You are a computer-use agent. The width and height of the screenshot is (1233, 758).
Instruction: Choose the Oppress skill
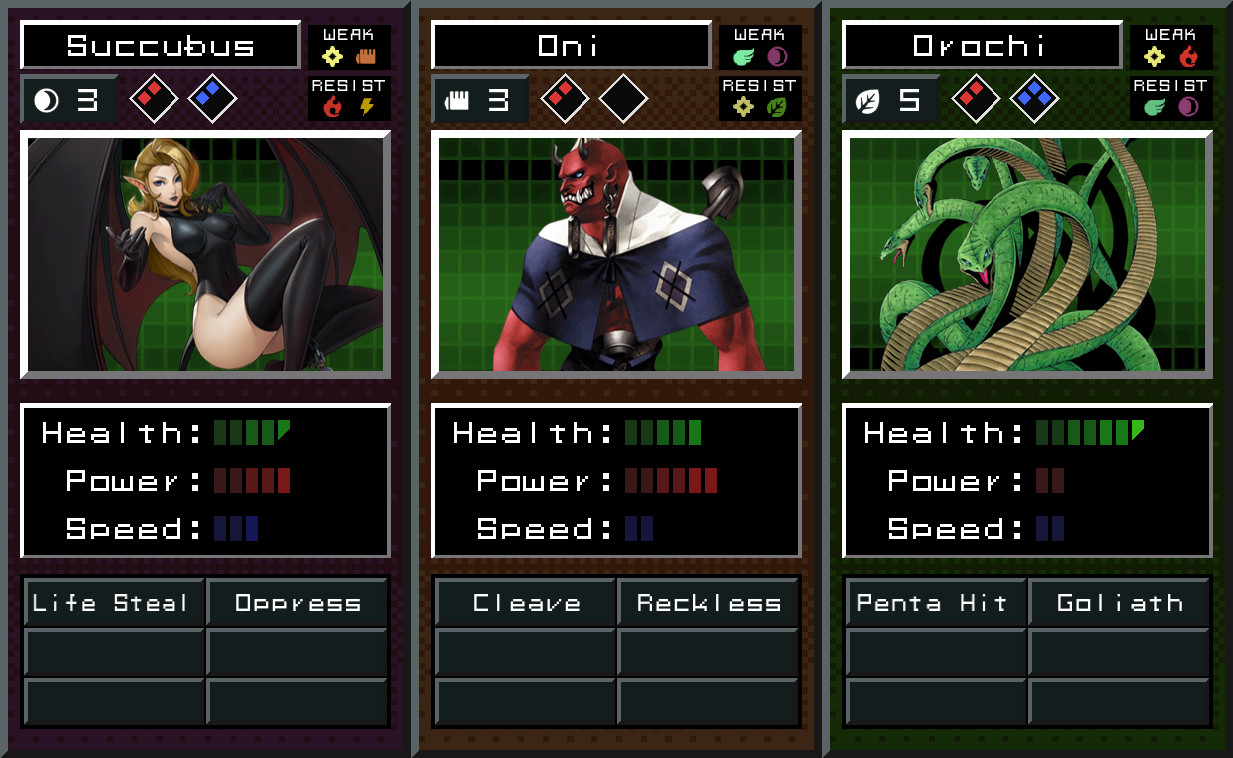click(x=298, y=603)
